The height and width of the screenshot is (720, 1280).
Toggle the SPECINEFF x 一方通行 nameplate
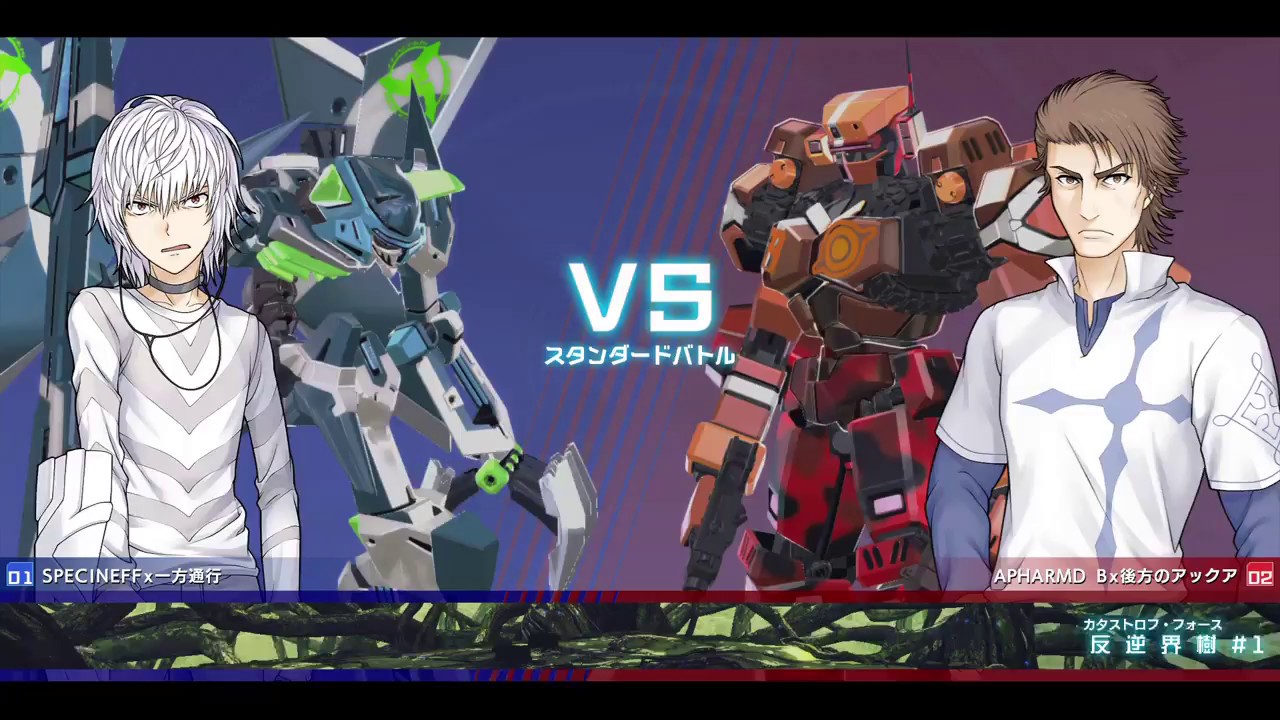click(130, 577)
